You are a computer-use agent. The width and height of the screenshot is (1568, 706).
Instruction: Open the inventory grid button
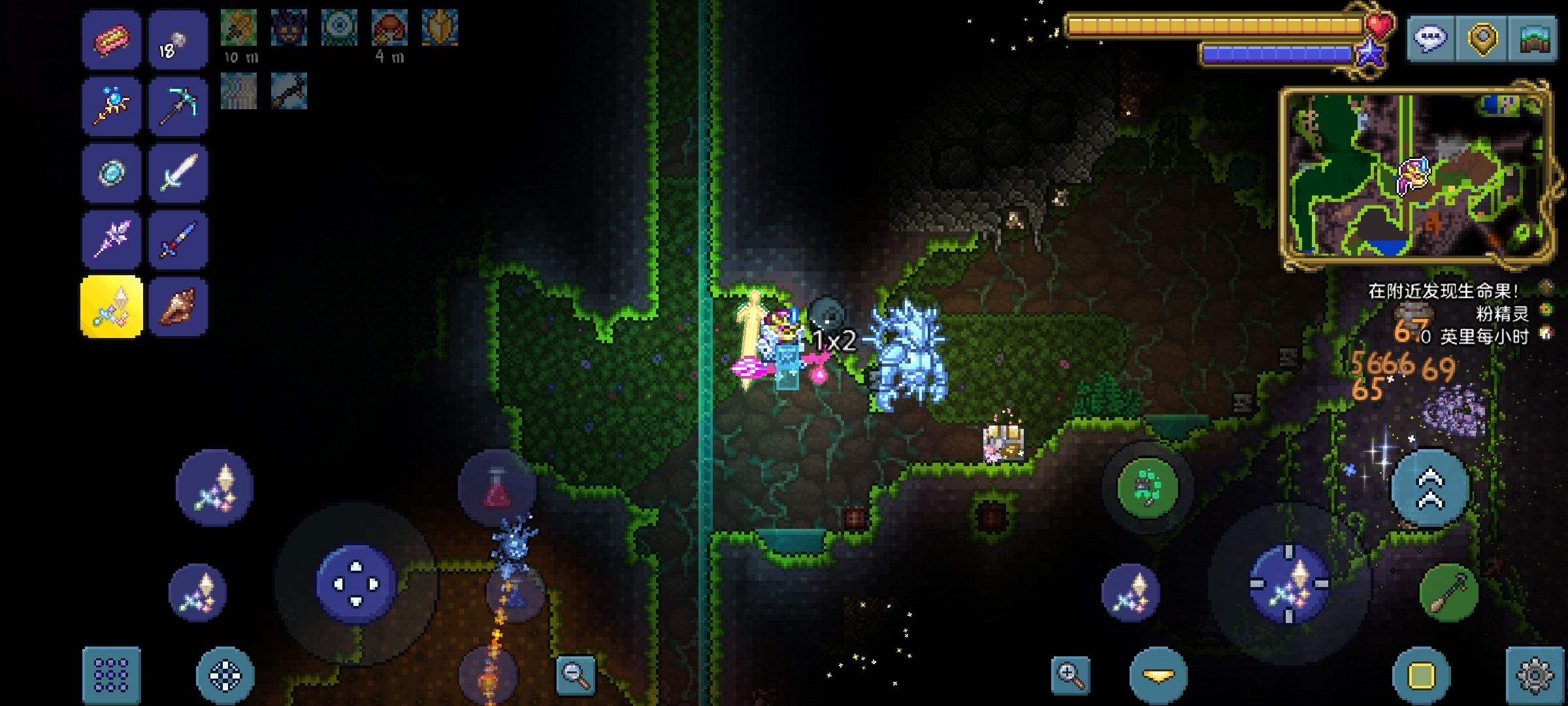(111, 675)
